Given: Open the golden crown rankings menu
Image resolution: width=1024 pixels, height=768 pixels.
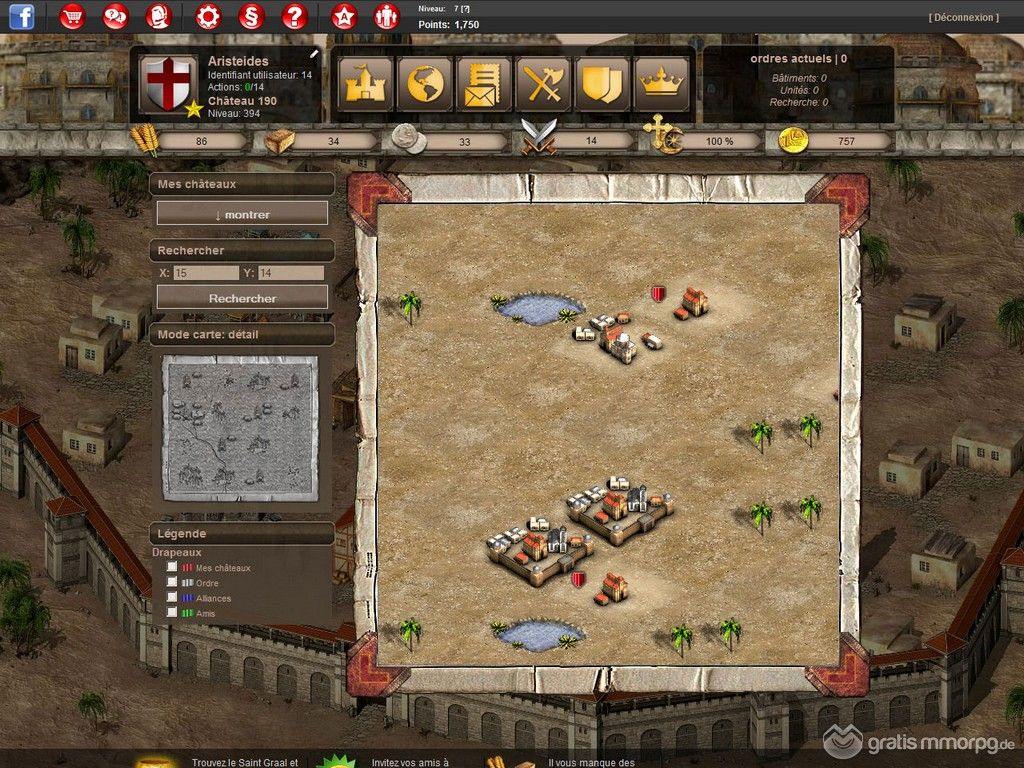Looking at the screenshot, I should click(x=660, y=84).
